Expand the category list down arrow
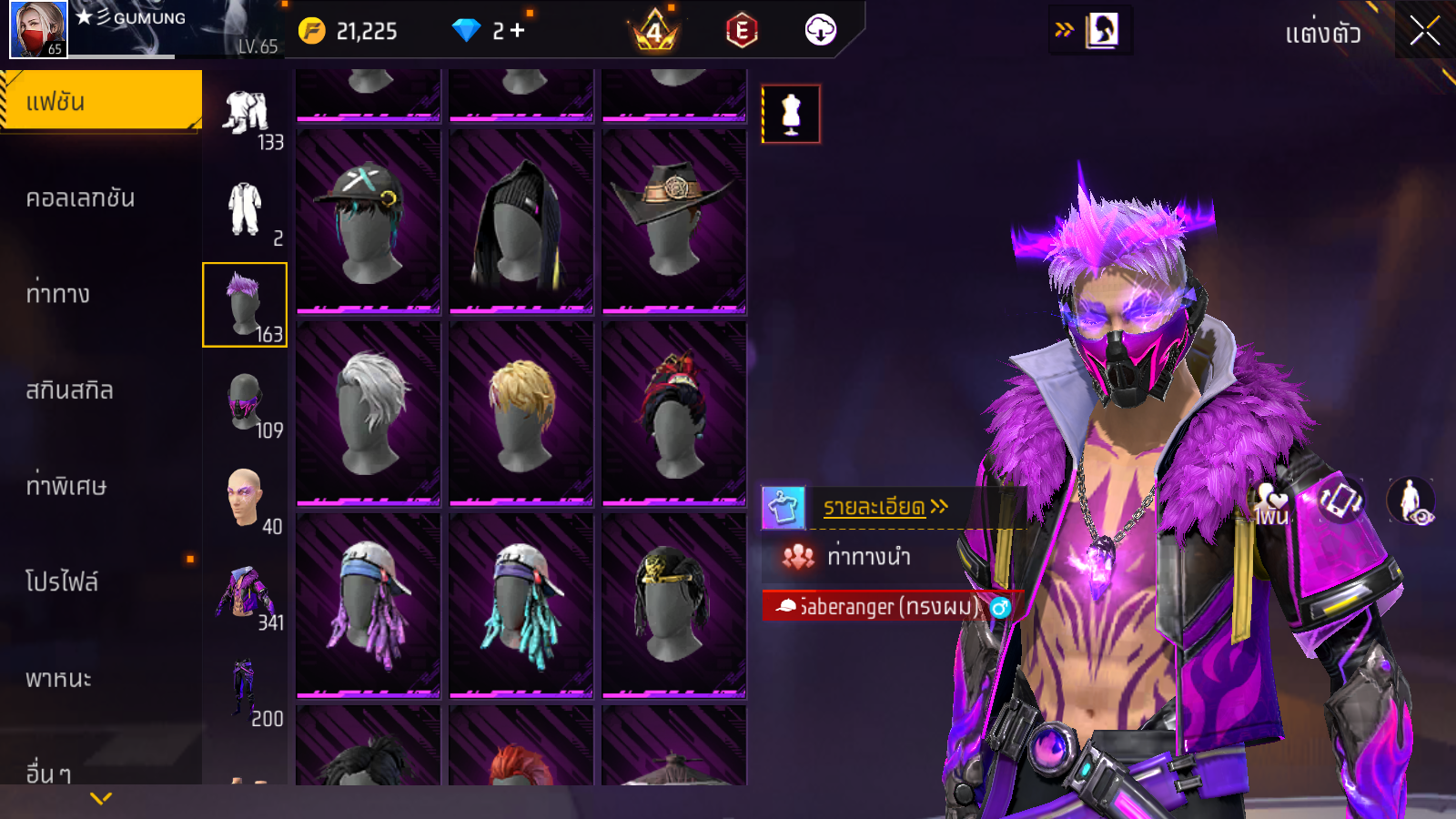The width and height of the screenshot is (1456, 819). point(101,798)
